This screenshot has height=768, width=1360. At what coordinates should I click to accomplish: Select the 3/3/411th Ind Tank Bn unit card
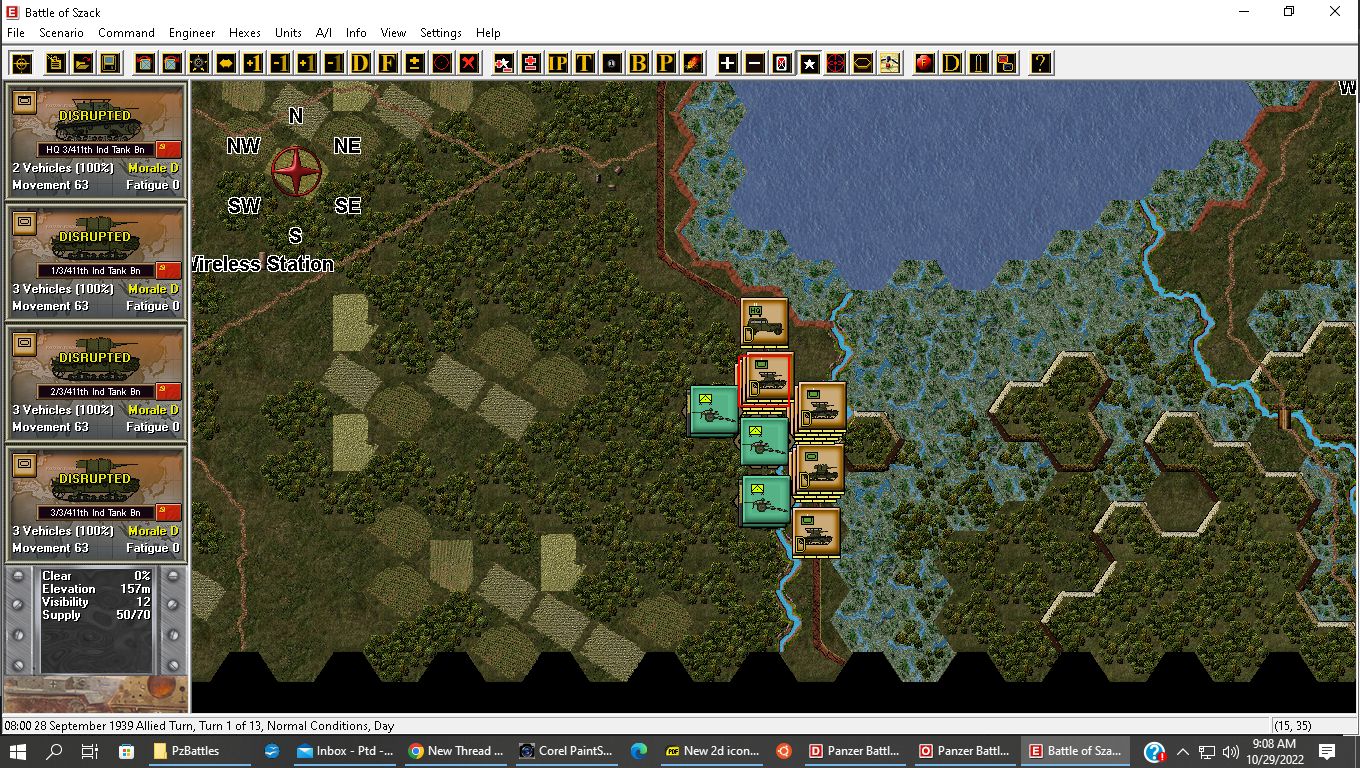[96, 505]
